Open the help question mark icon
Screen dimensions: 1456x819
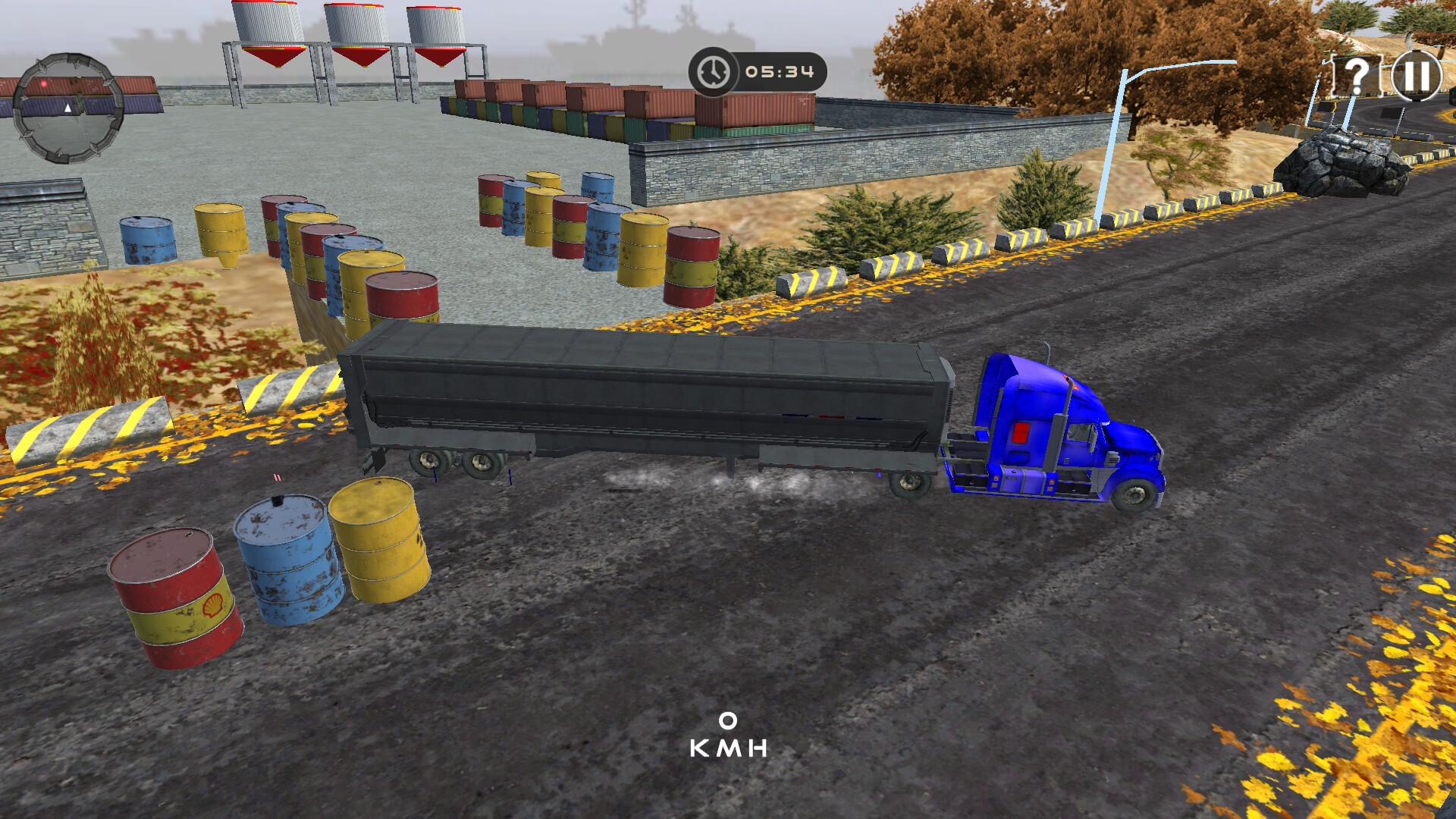tap(1357, 76)
